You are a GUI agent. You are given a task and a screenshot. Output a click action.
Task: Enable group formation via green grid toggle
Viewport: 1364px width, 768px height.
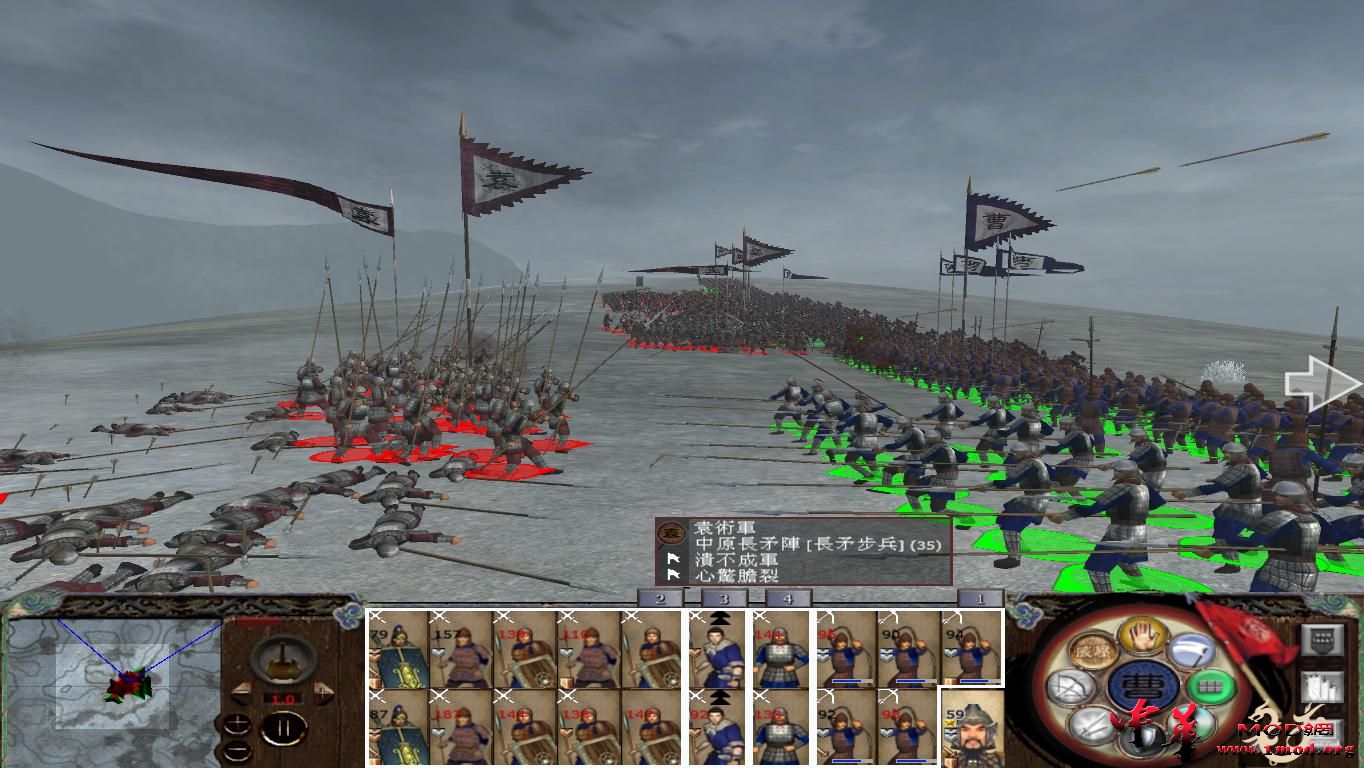(x=1209, y=686)
